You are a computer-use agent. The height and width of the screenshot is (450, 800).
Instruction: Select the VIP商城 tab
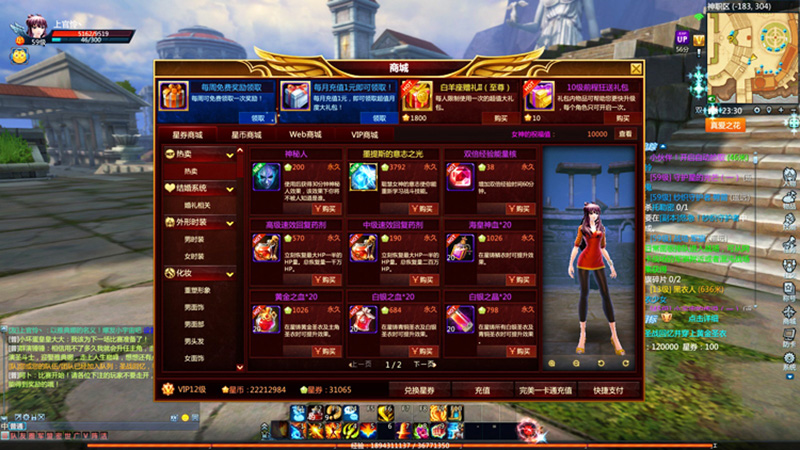tap(364, 134)
